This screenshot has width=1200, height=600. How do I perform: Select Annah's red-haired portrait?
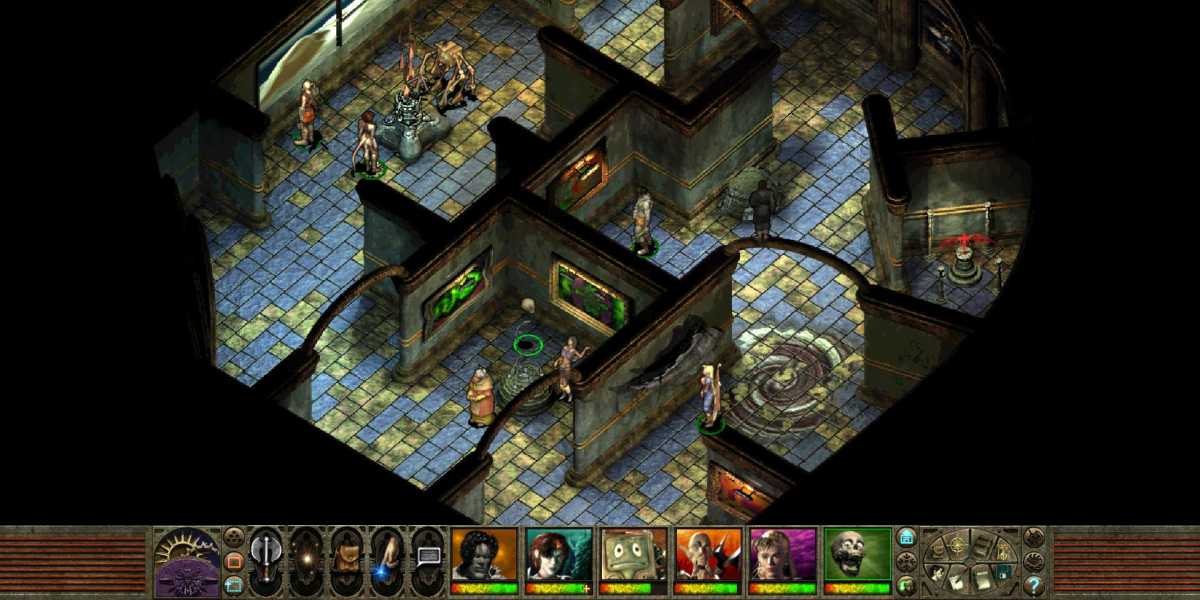click(x=559, y=554)
